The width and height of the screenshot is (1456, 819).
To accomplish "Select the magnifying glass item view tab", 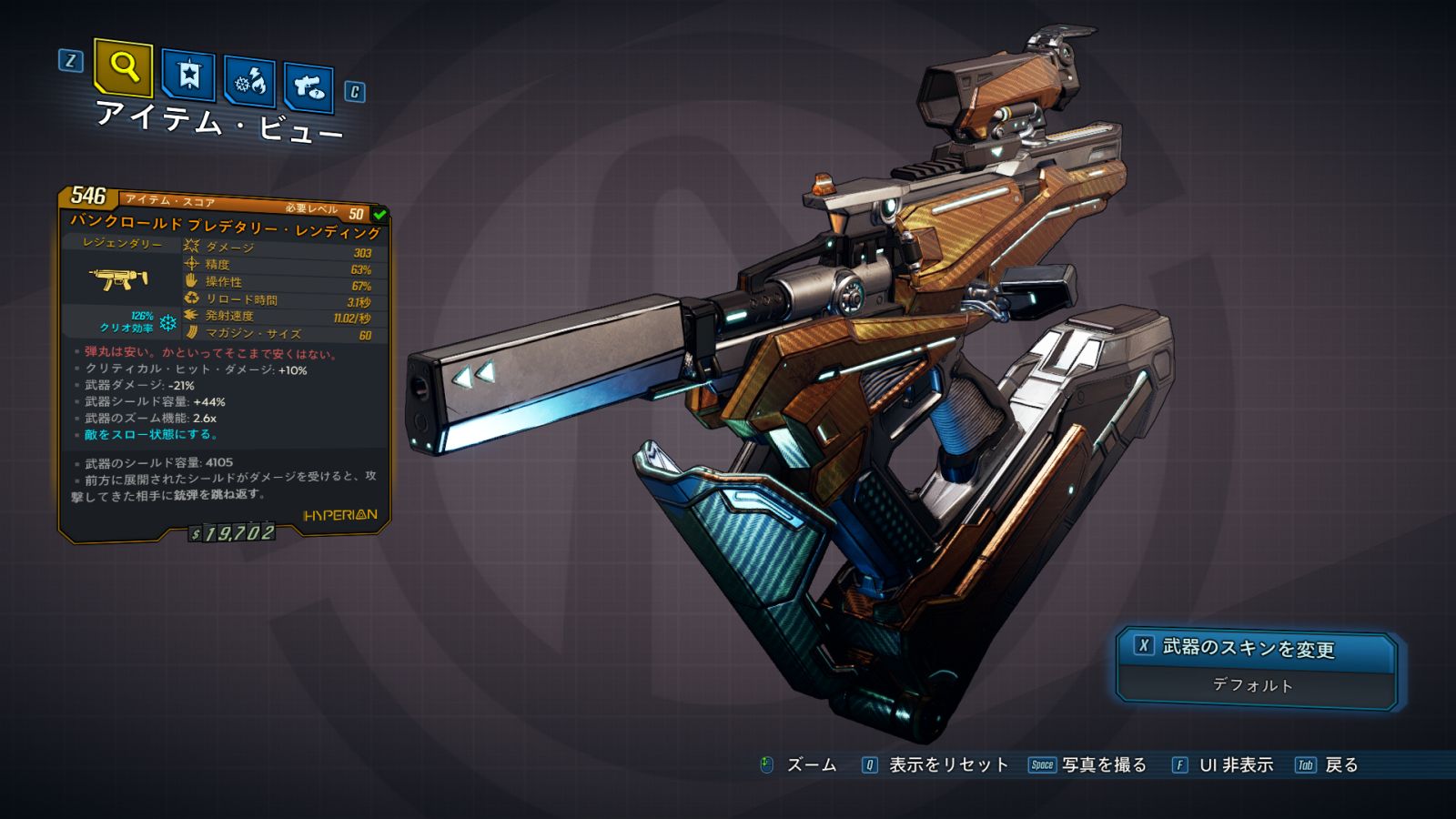I will pyautogui.click(x=123, y=67).
